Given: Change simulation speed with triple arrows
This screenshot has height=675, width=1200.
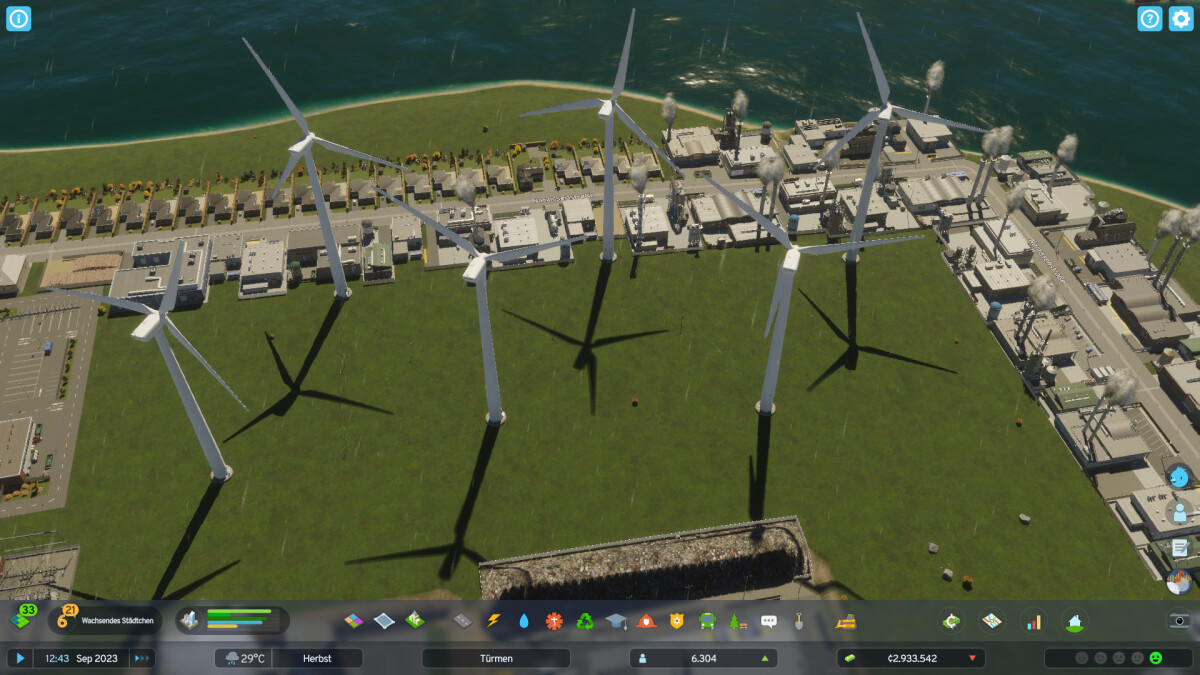Looking at the screenshot, I should pyautogui.click(x=142, y=658).
